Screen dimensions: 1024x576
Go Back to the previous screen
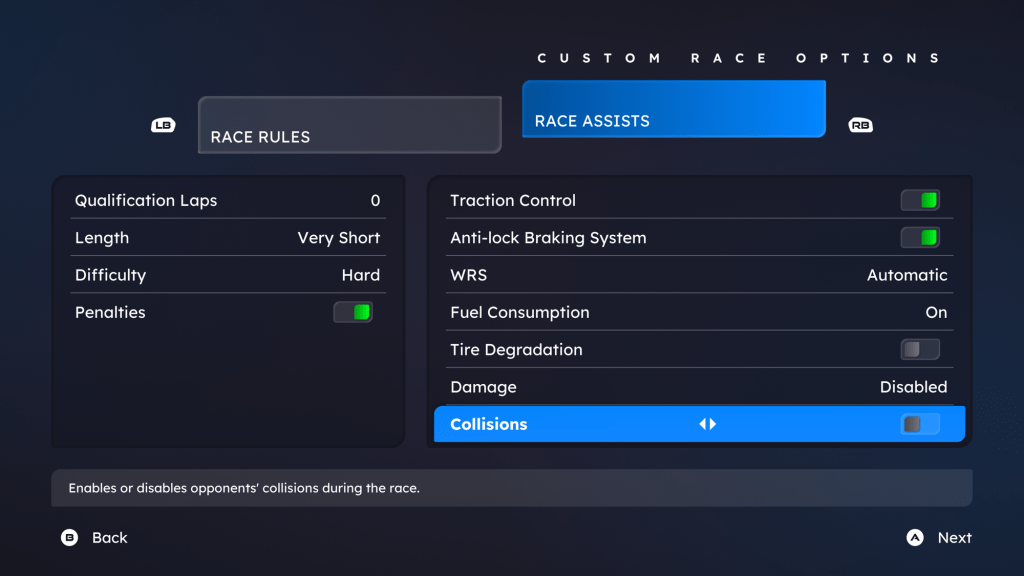pos(95,538)
